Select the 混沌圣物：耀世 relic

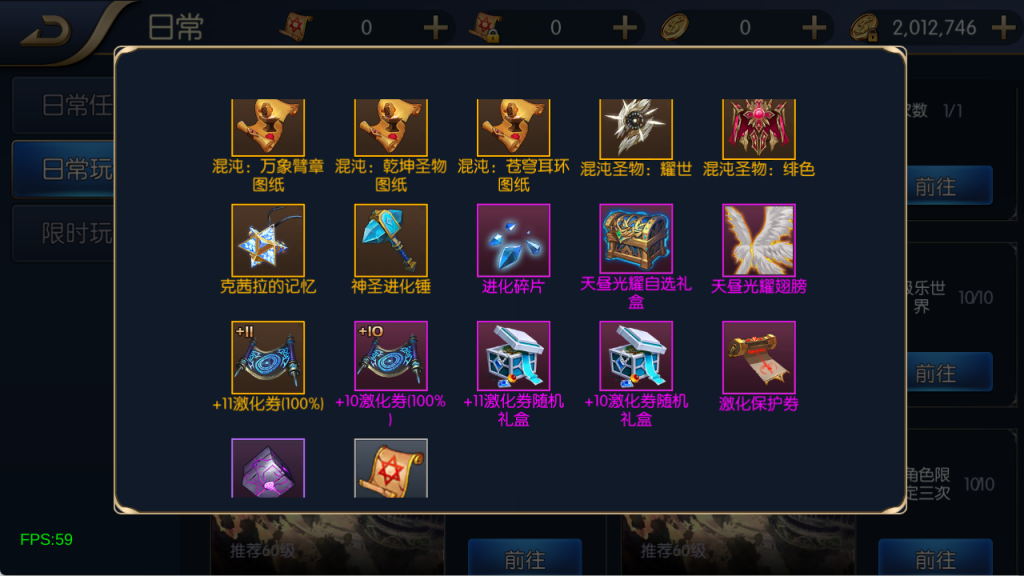[636, 128]
